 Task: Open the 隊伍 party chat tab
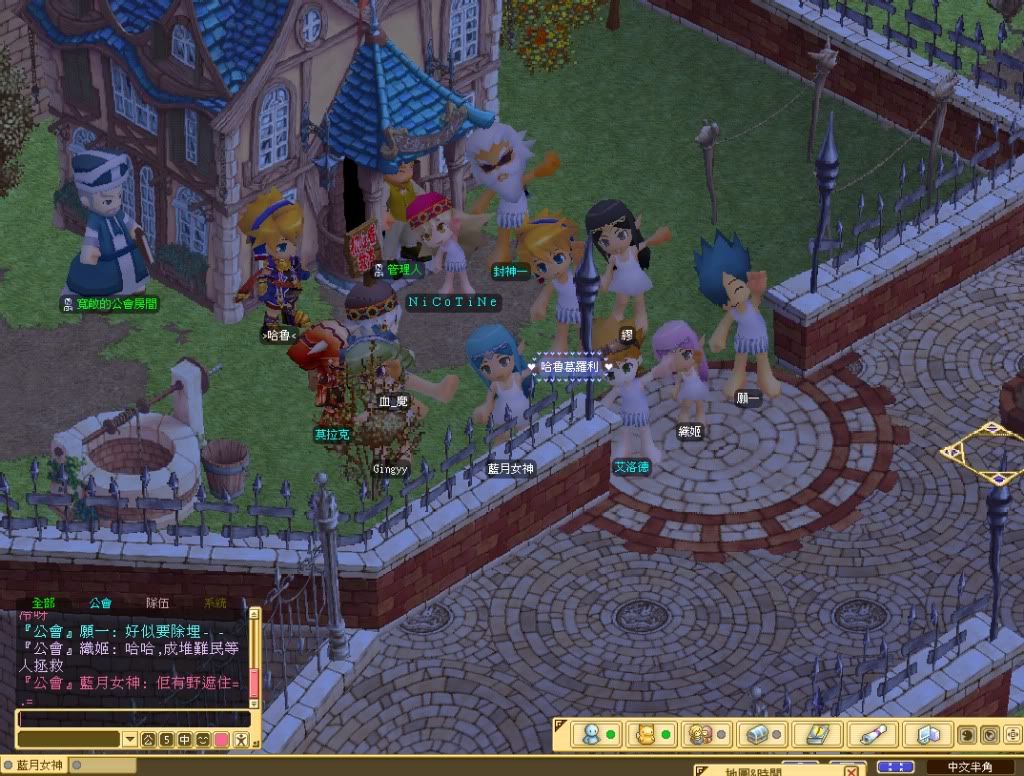(x=157, y=603)
